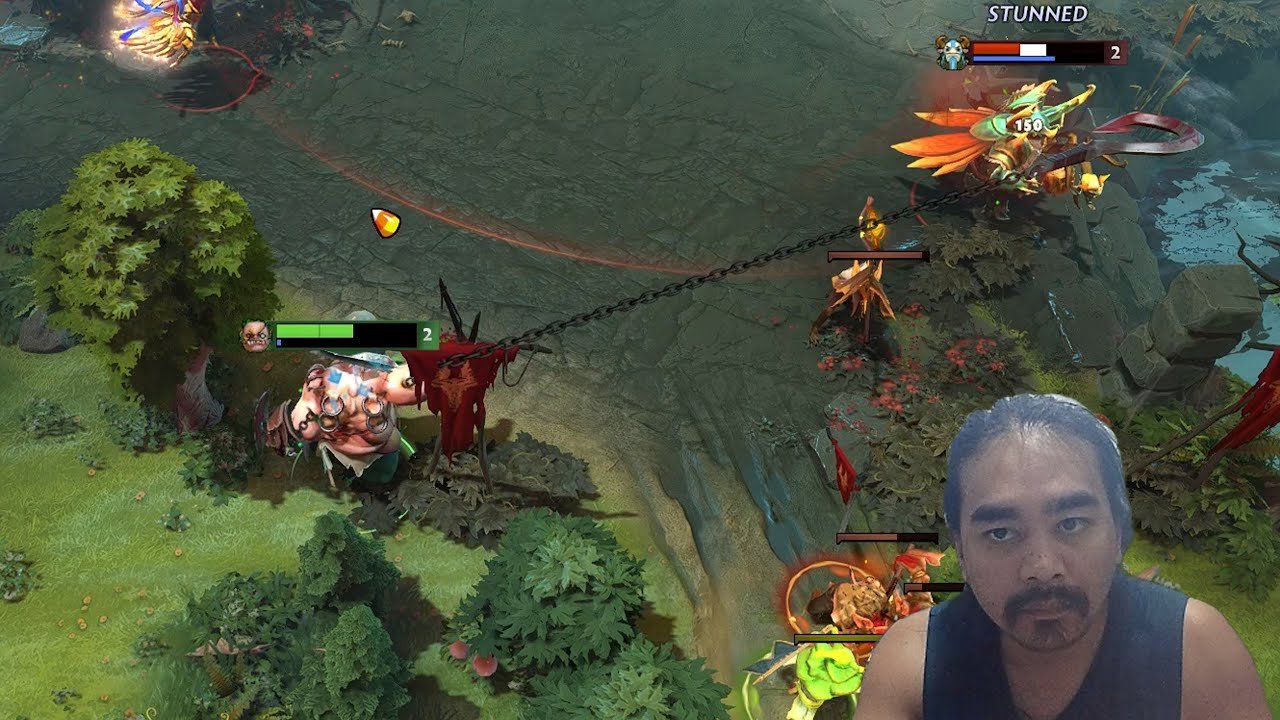Click Pudge's green health bar
This screenshot has height=720, width=1280.
[315, 329]
